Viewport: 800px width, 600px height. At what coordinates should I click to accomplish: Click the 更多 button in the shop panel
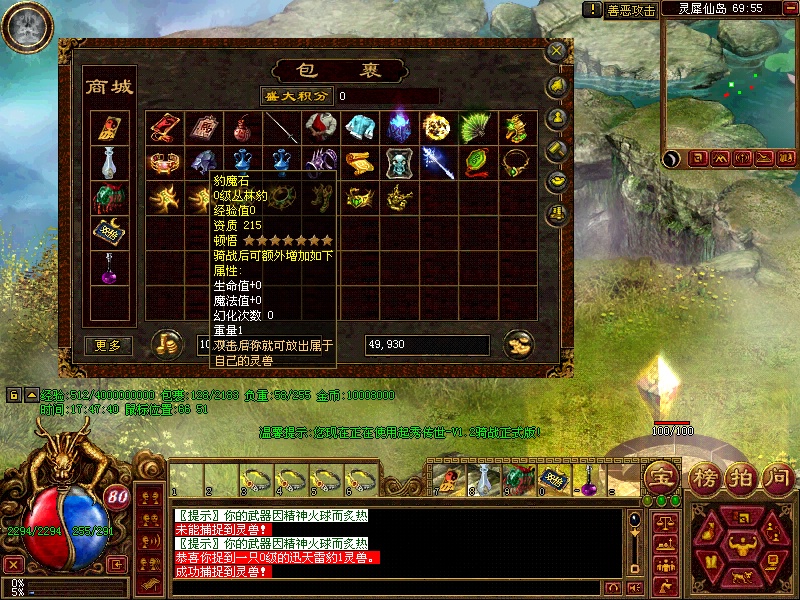(108, 345)
